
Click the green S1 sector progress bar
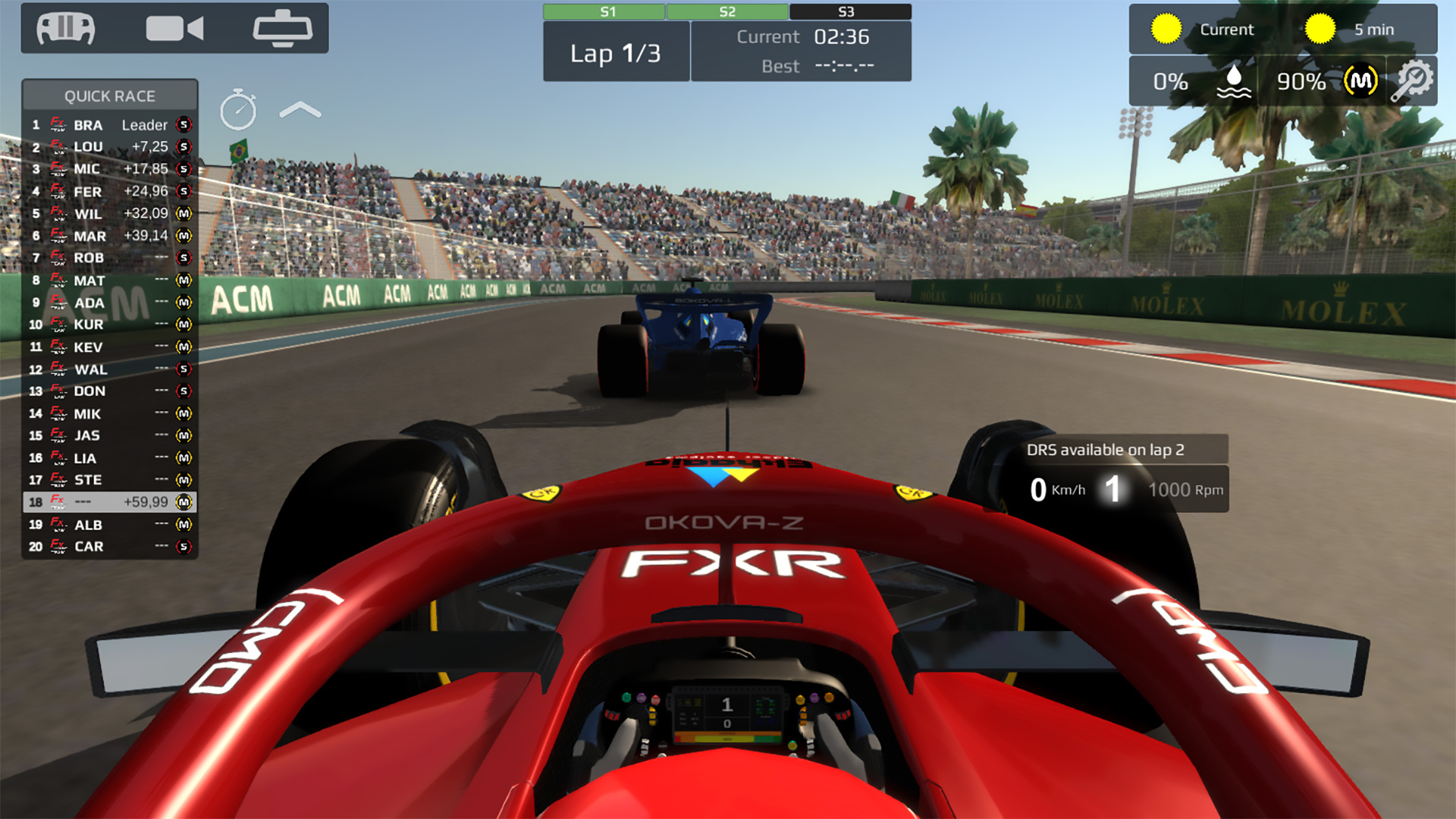coord(604,11)
